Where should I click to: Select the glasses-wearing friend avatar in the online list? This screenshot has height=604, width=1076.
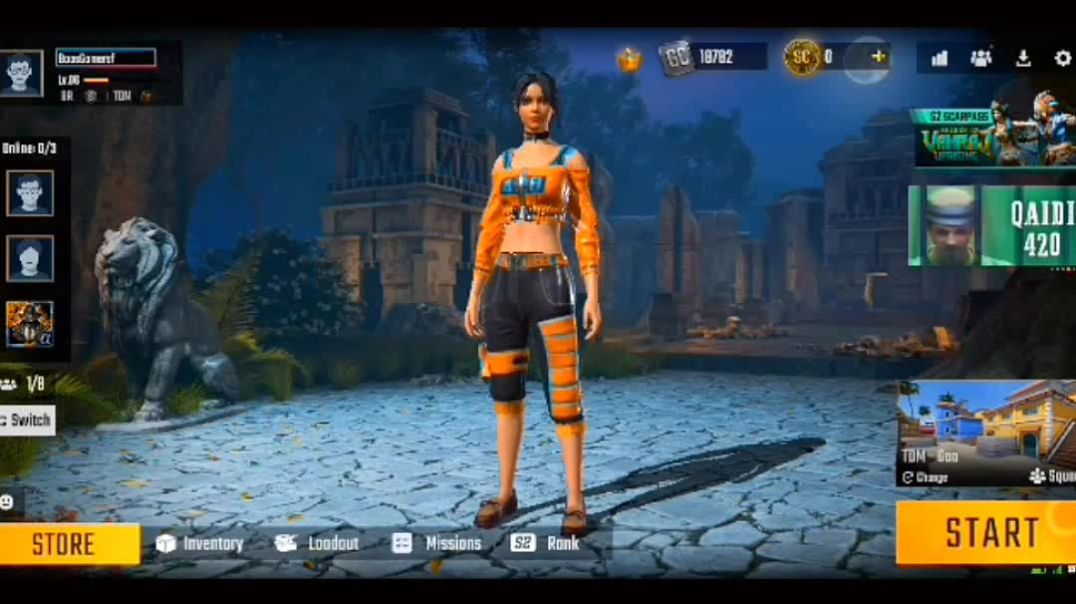[x=30, y=192]
